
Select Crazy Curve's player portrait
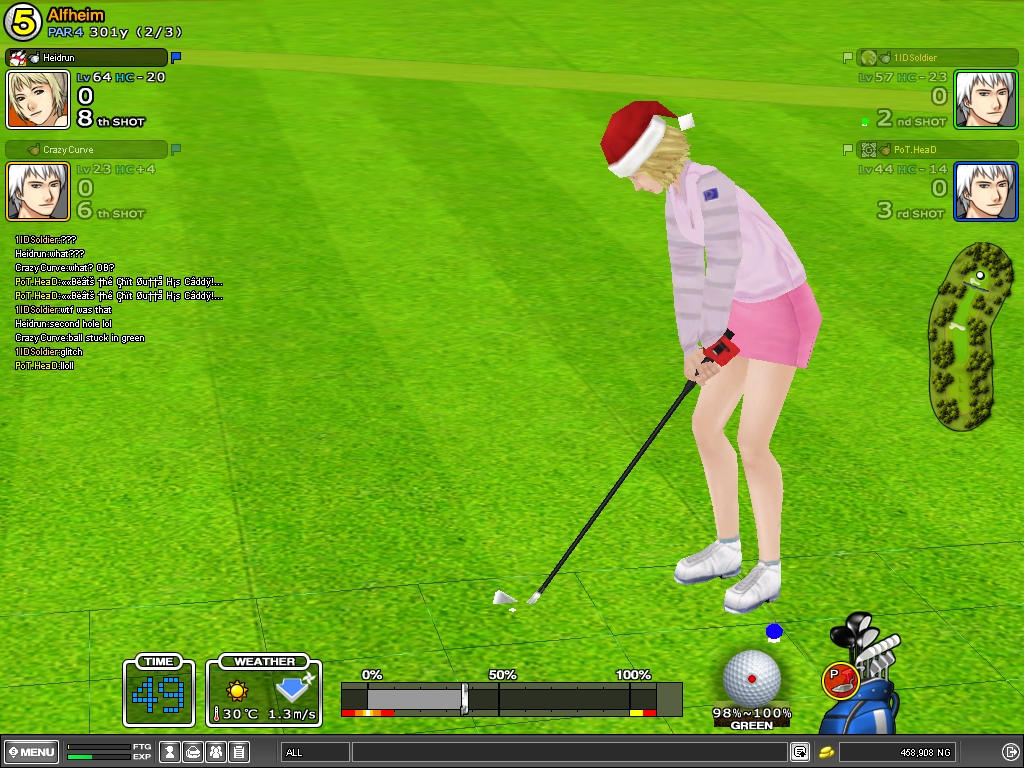pos(38,191)
